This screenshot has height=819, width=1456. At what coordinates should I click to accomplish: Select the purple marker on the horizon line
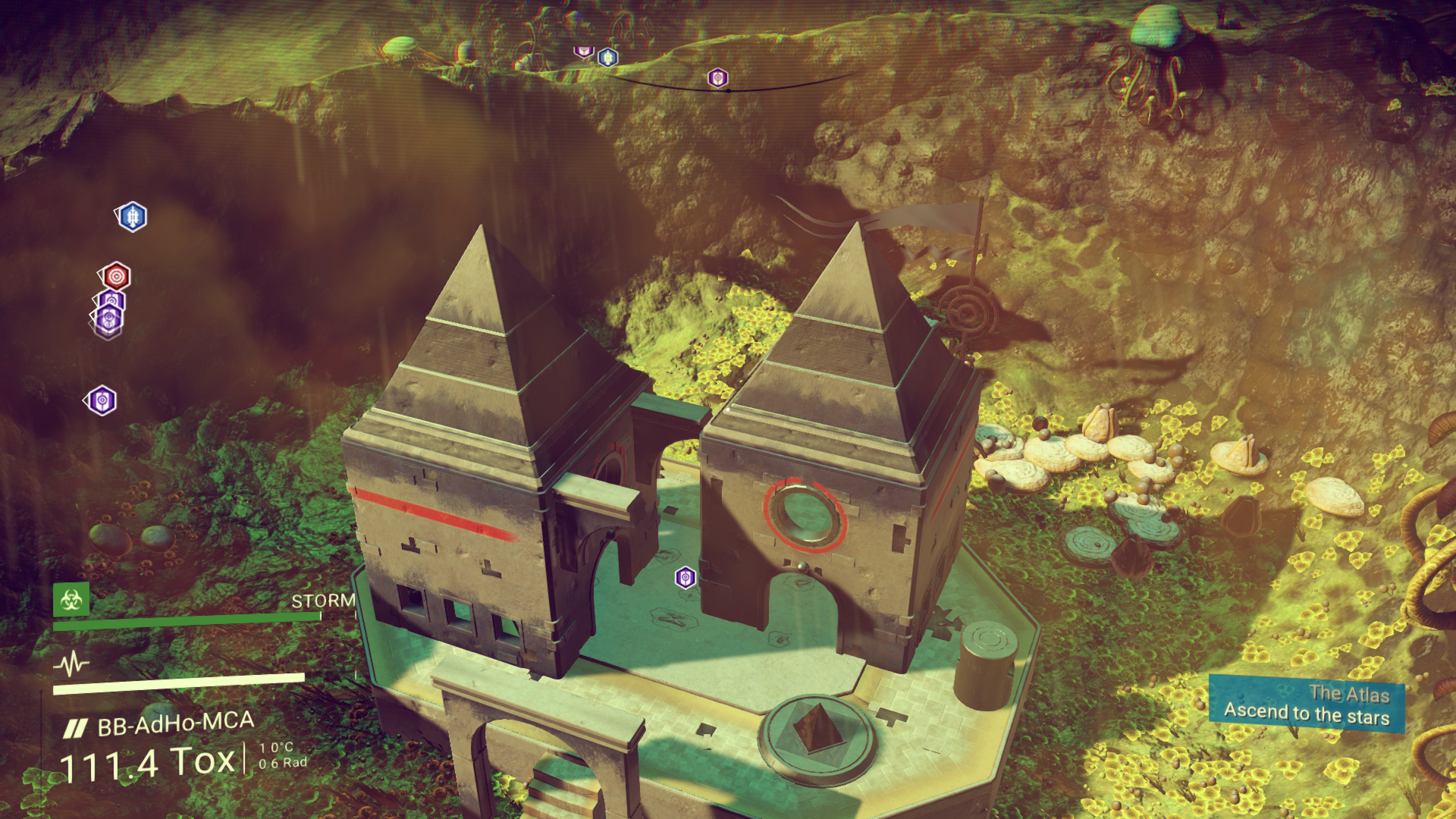[x=717, y=77]
